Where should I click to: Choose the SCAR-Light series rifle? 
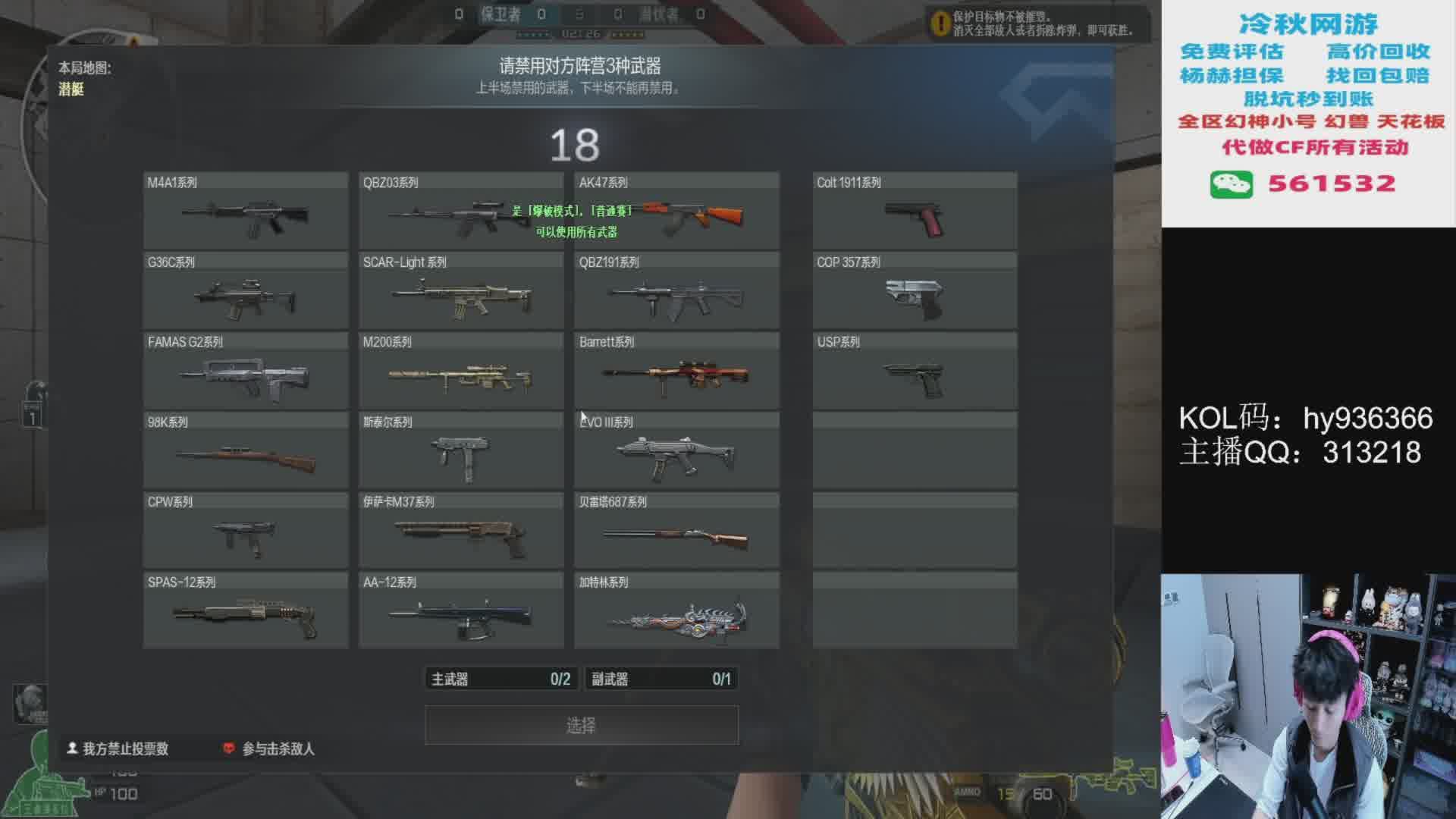(460, 291)
